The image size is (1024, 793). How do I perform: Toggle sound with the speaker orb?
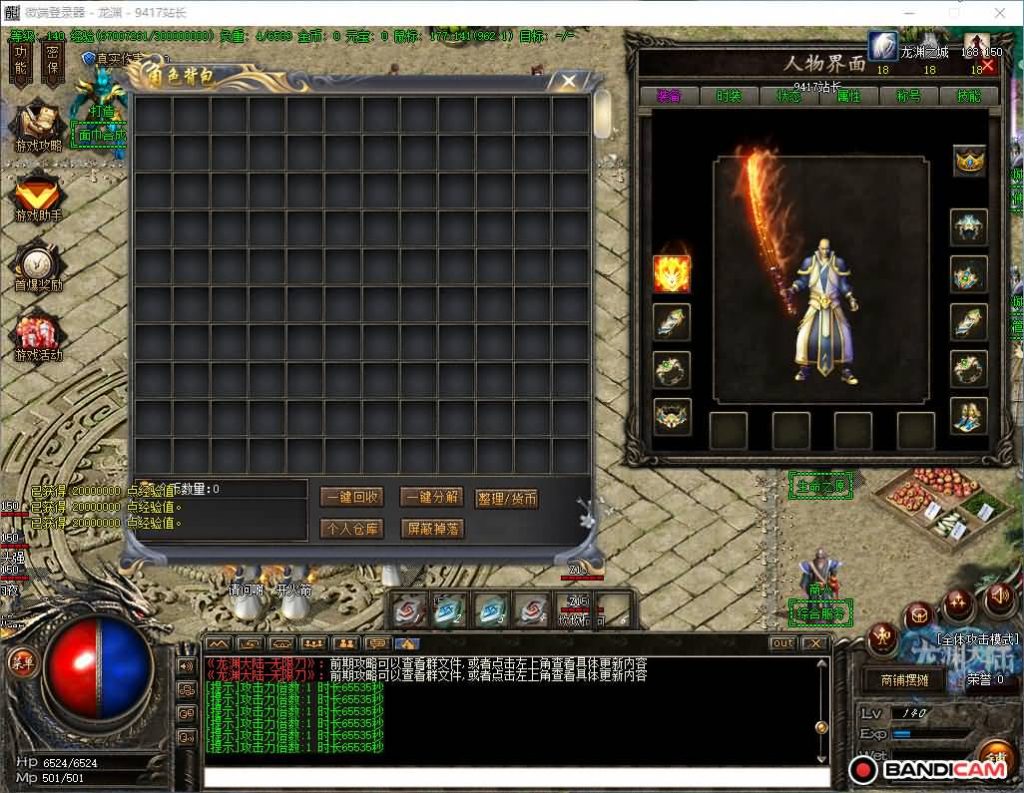[x=1000, y=600]
